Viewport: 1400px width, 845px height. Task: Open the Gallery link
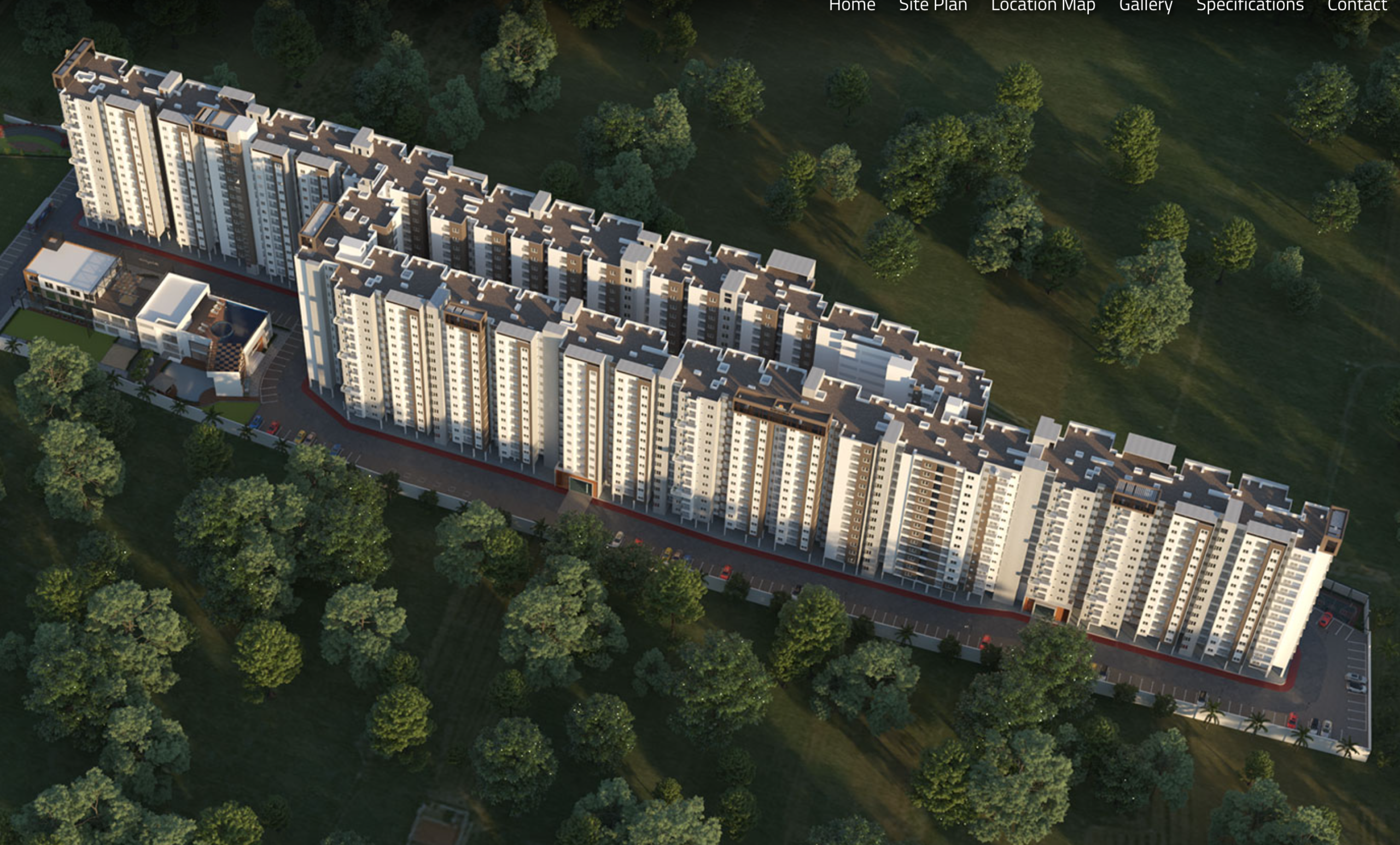click(x=1146, y=5)
